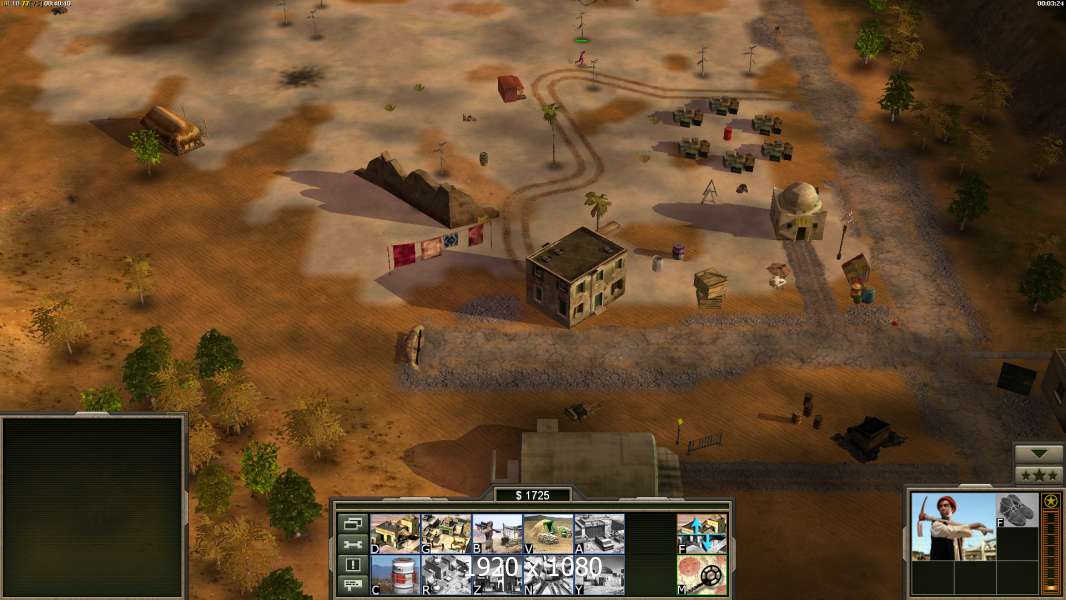This screenshot has width=1066, height=600.
Task: Select the building icon with hotkey D
Action: point(395,534)
